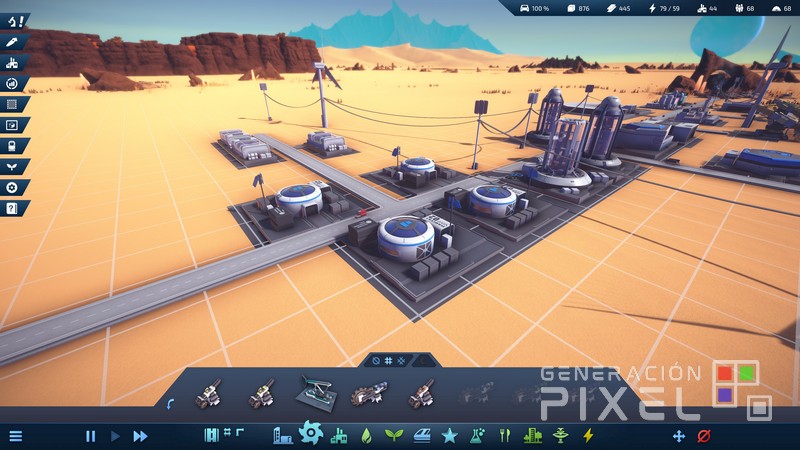Set game speed to fast forward

(140, 436)
